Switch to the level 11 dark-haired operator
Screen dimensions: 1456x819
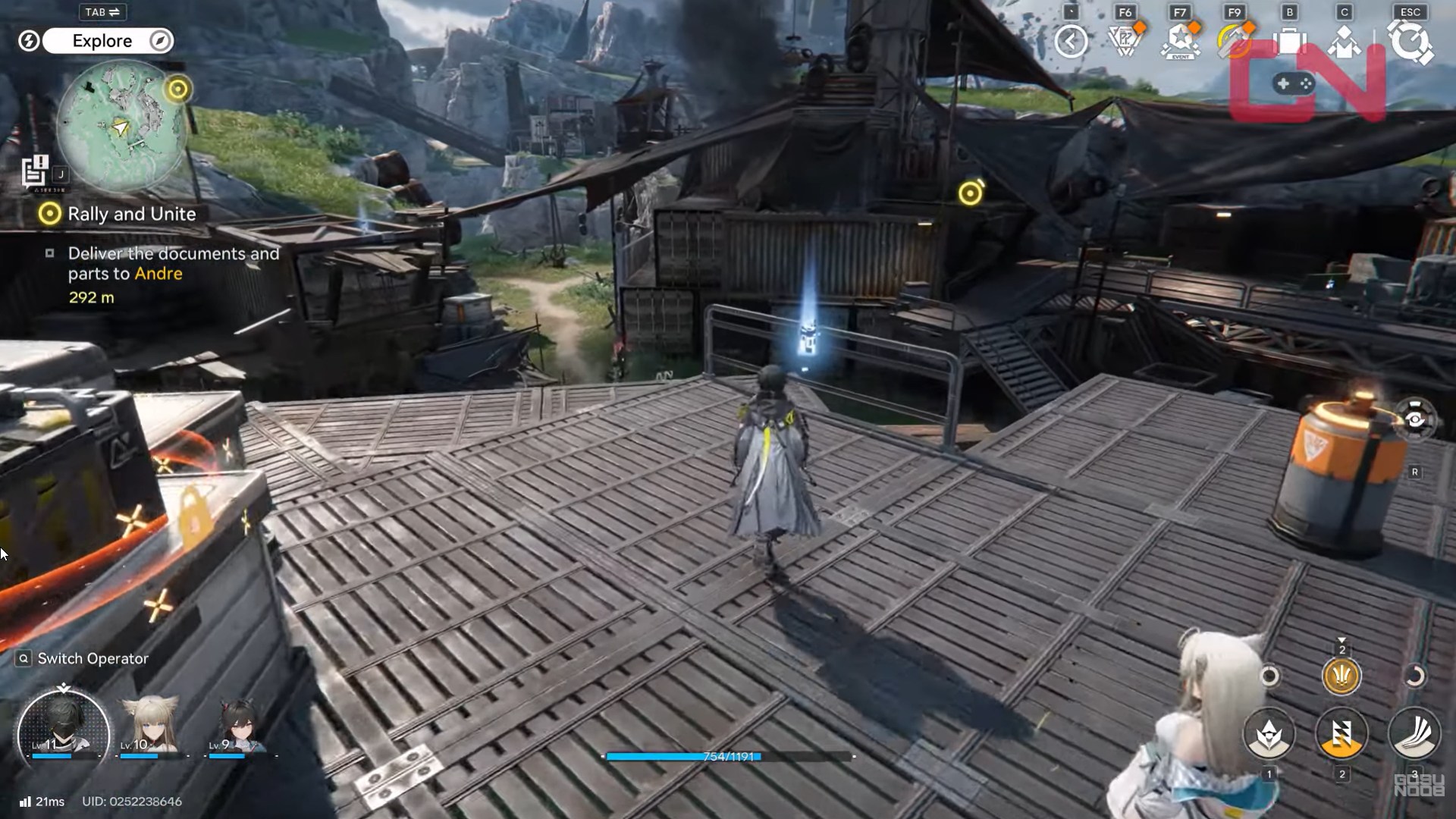(x=64, y=731)
